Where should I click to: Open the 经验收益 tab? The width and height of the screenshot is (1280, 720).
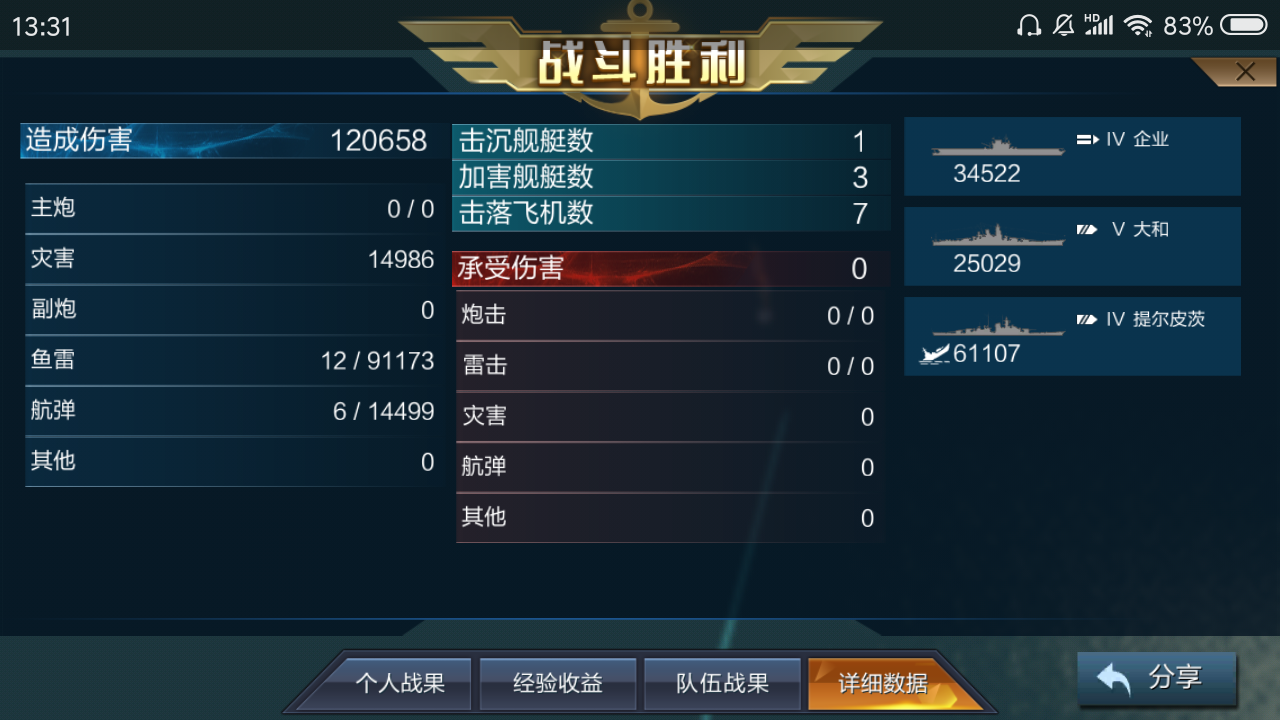558,683
